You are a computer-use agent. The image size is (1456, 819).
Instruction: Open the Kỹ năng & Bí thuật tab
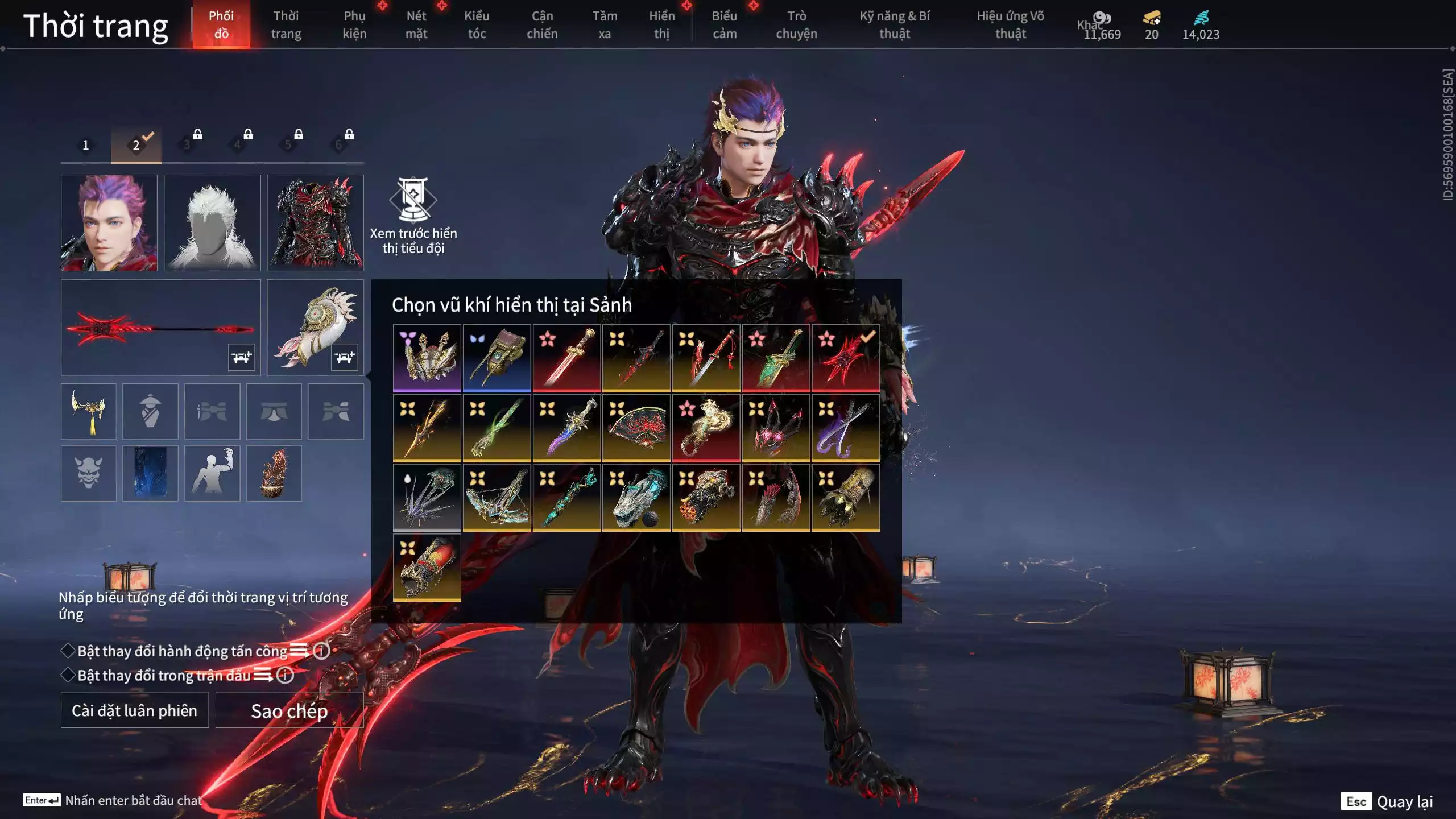tap(894, 24)
